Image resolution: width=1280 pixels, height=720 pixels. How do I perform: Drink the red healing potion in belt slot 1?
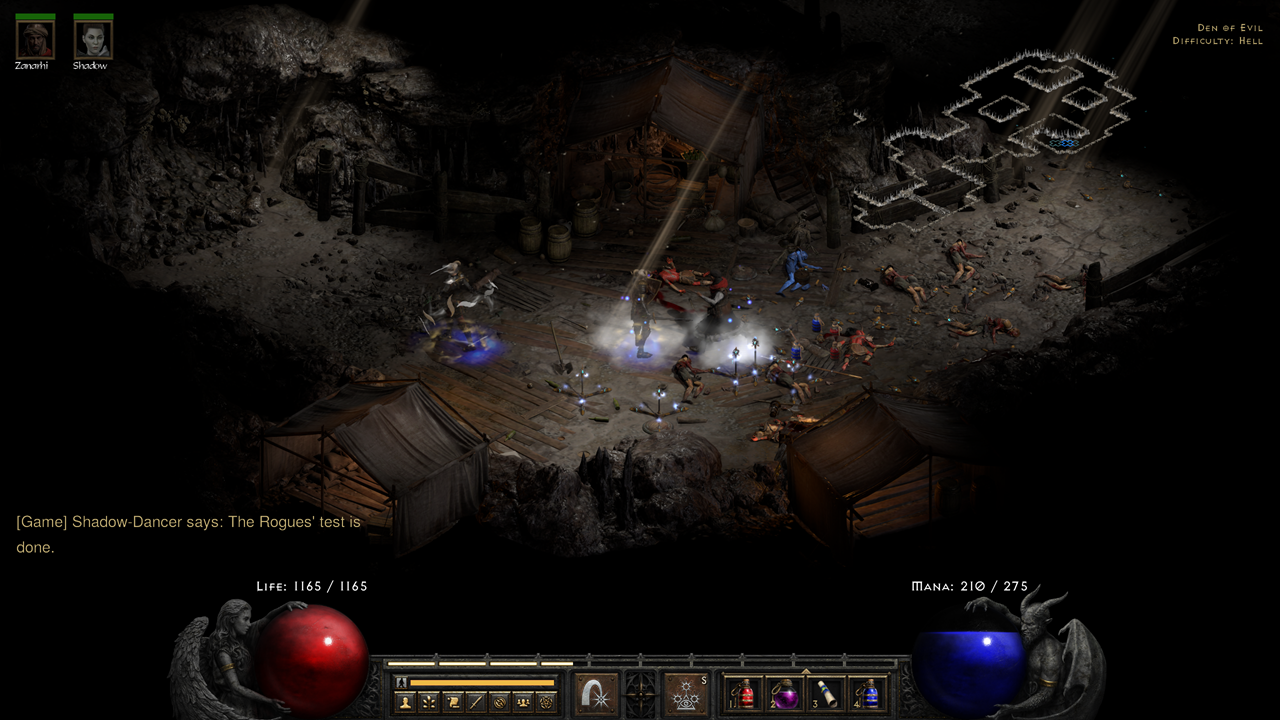pyautogui.click(x=744, y=693)
